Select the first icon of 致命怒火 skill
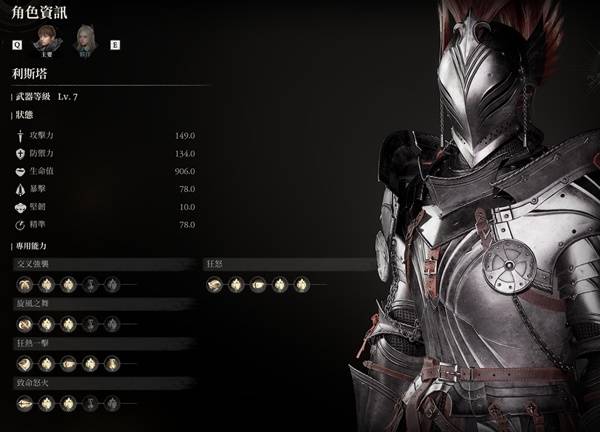The image size is (600, 432). 23,403
